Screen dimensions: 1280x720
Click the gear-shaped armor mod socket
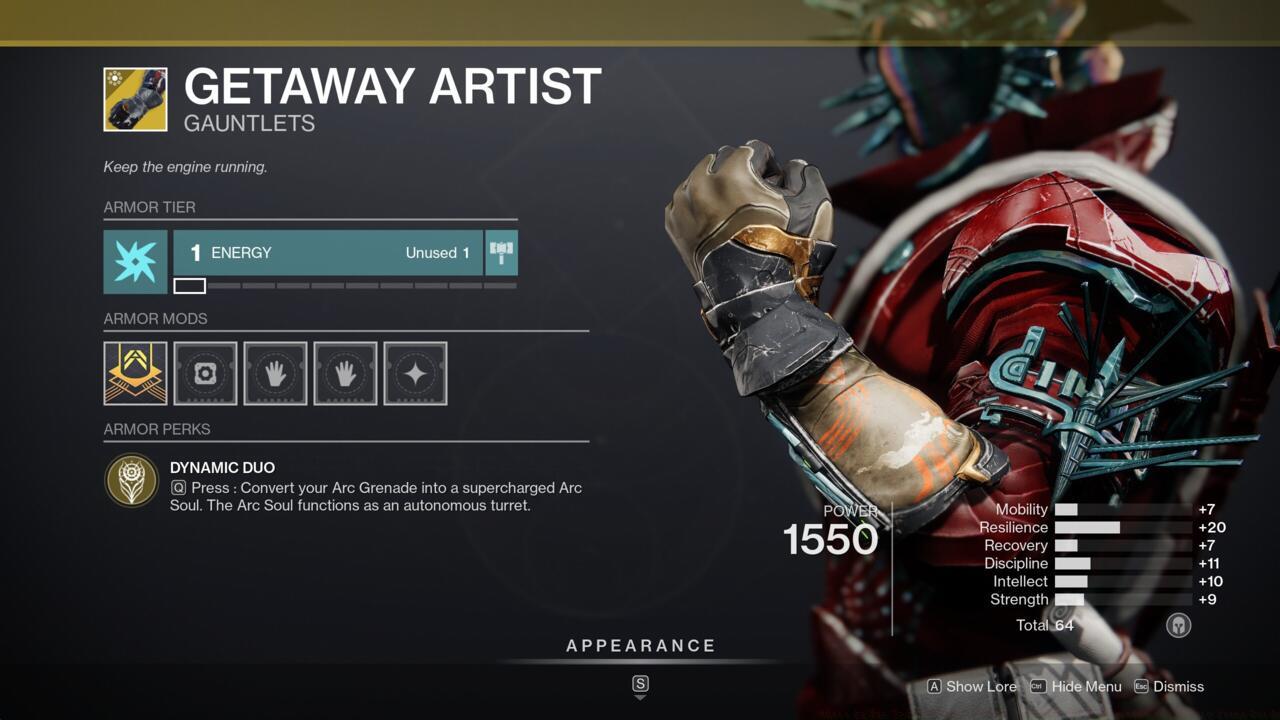tap(204, 373)
